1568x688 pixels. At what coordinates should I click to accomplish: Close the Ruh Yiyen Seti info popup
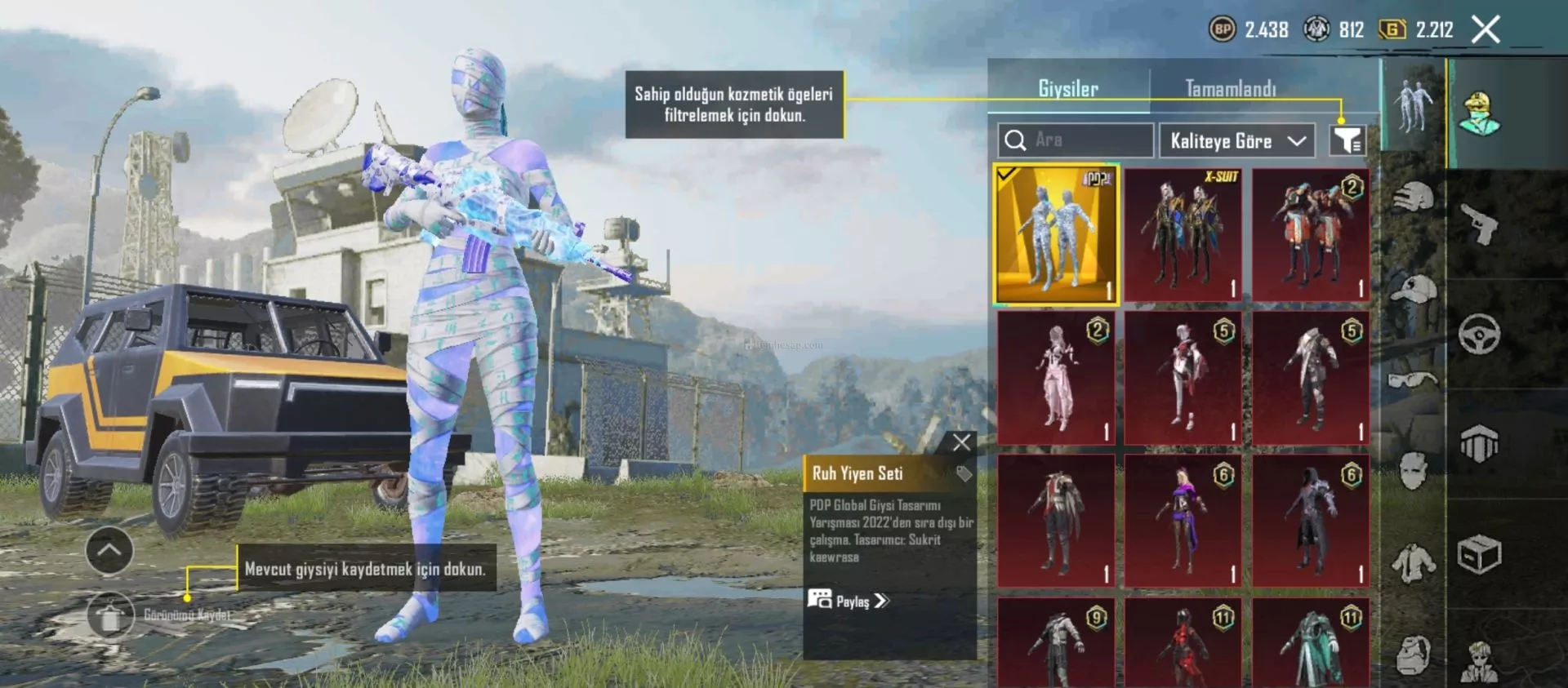[x=961, y=442]
